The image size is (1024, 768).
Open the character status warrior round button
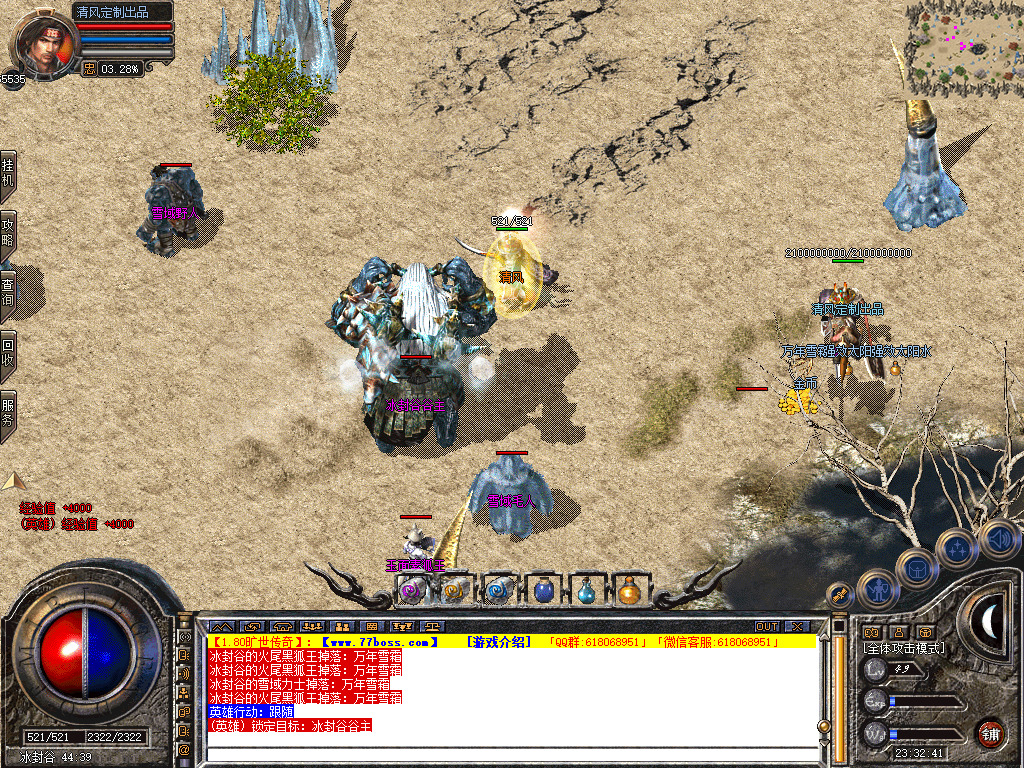pyautogui.click(x=878, y=590)
